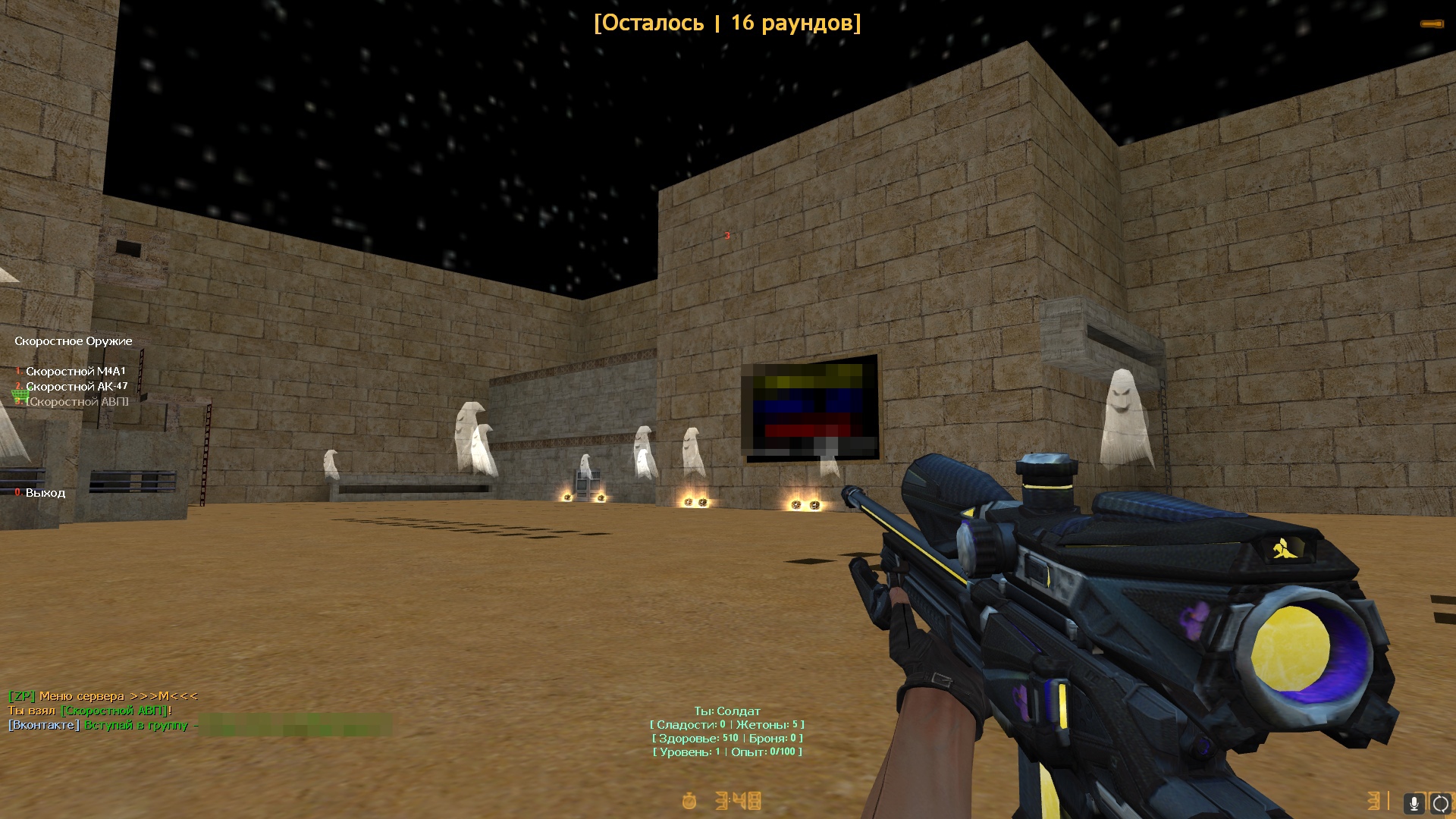The image size is (1456, 819).
Task: Click the circular arrows refresh overlay button
Action: point(1440,803)
